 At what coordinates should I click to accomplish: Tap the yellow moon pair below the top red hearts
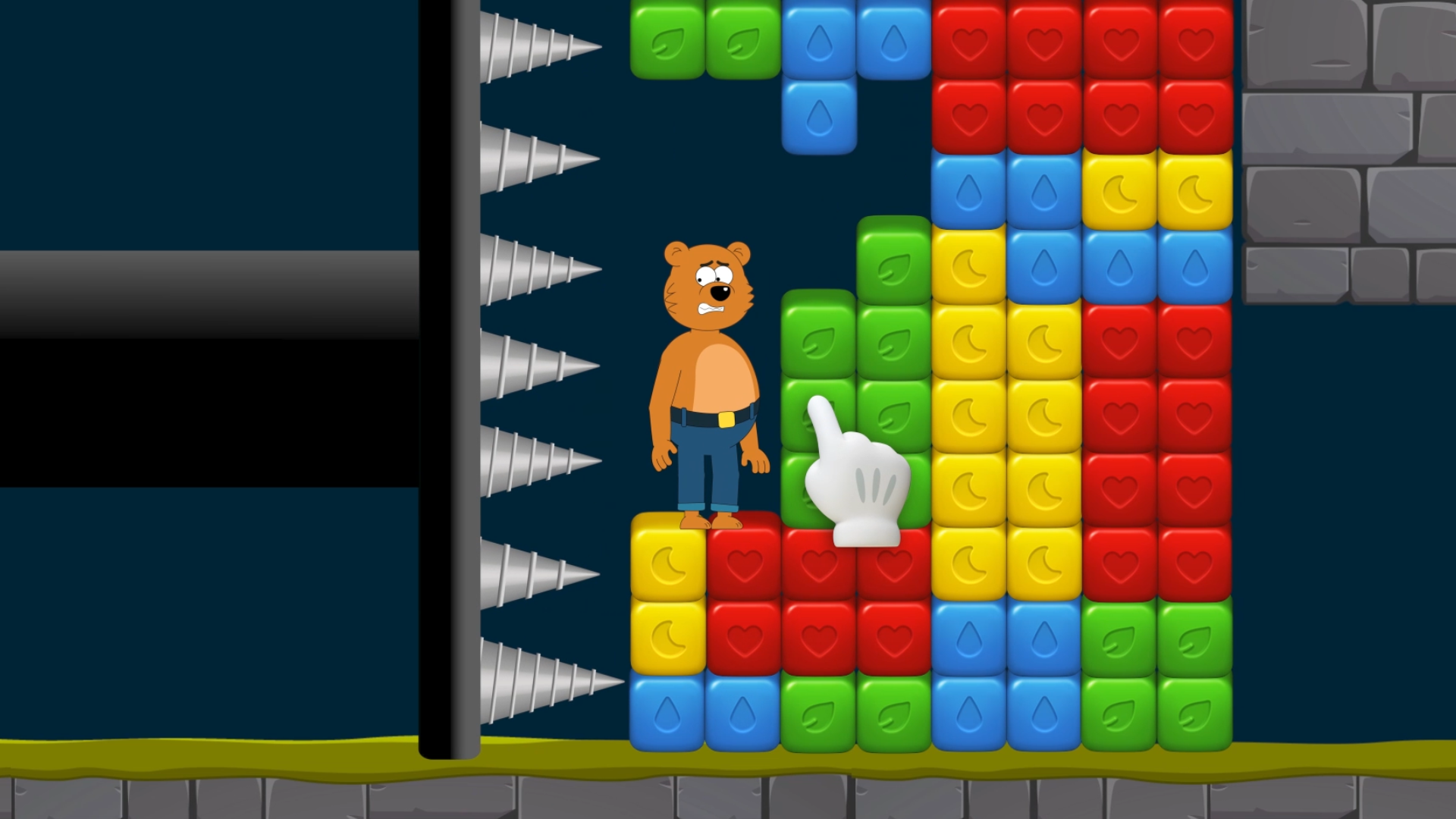(1157, 191)
